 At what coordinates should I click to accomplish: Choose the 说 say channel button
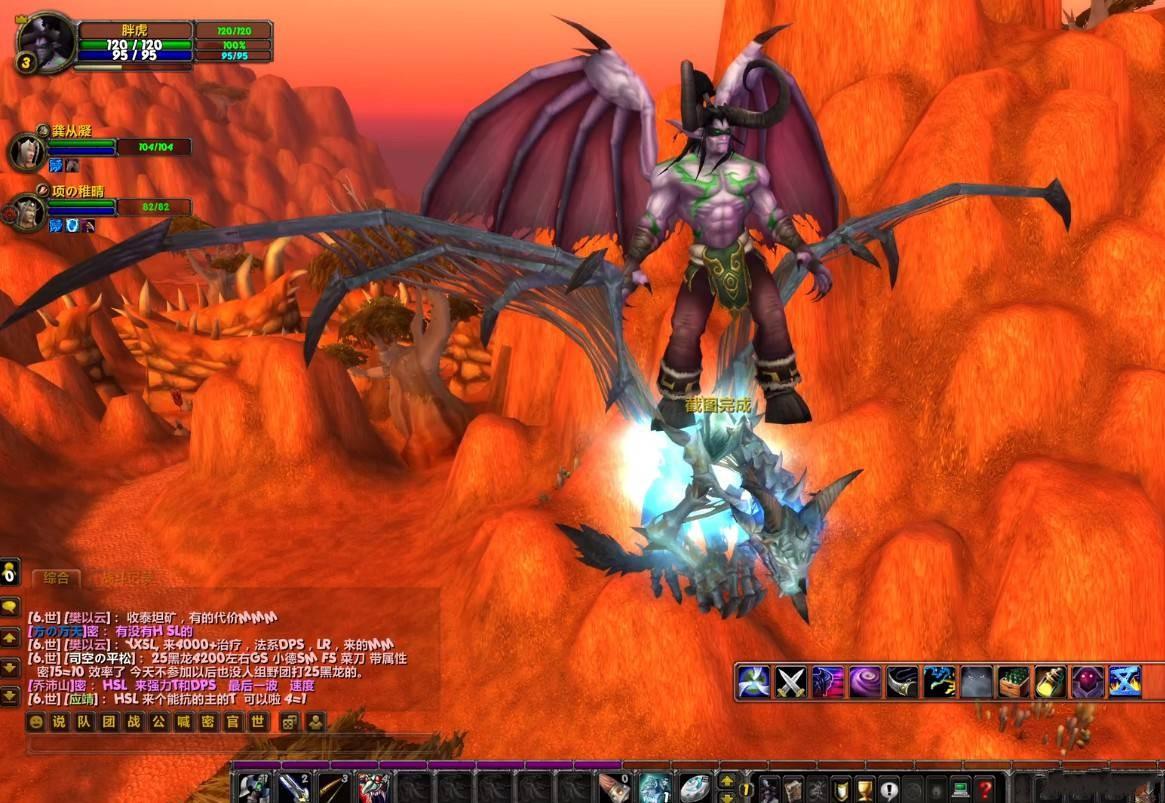pyautogui.click(x=59, y=722)
